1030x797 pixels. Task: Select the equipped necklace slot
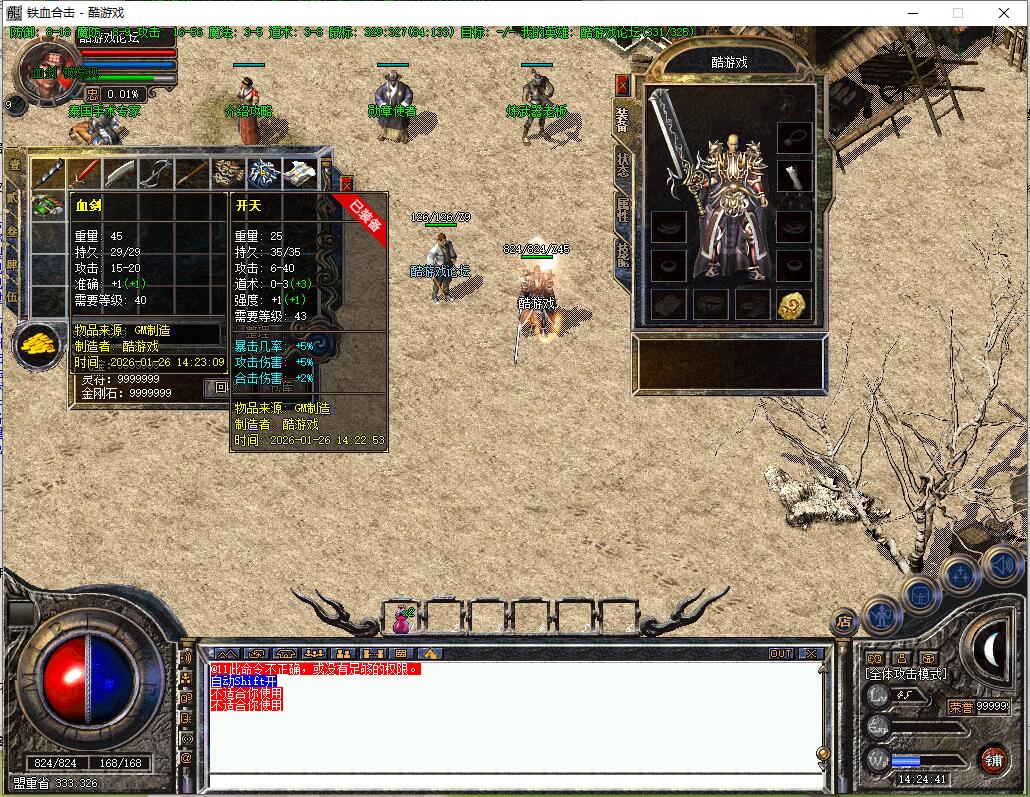pyautogui.click(x=794, y=134)
